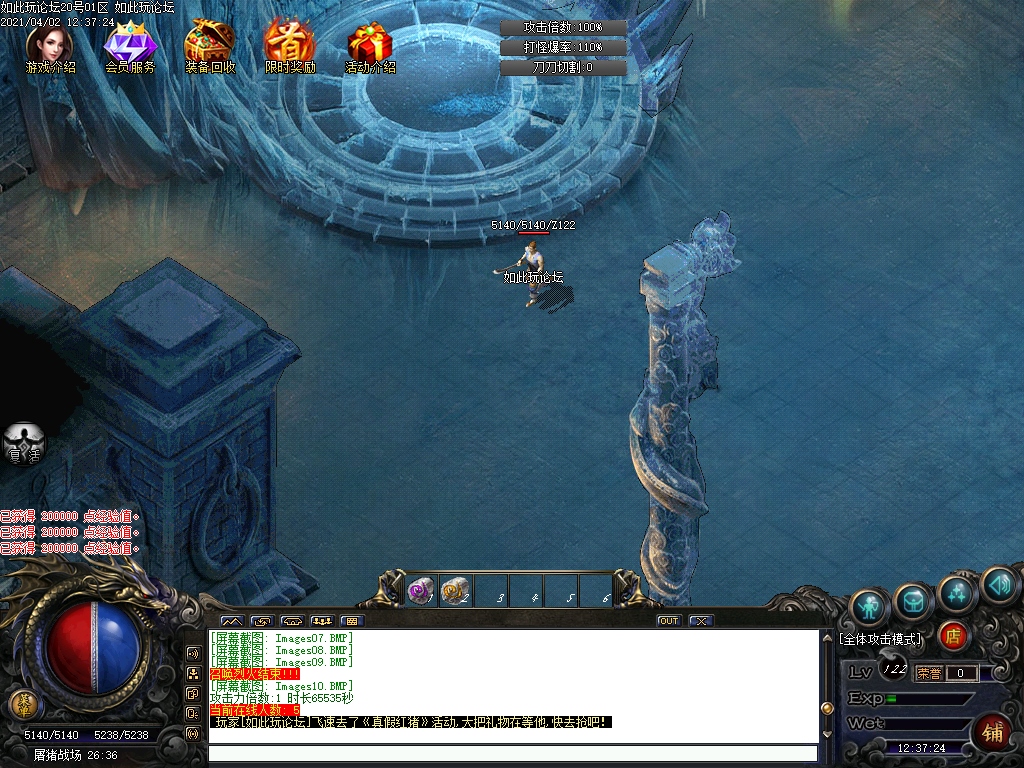
Task: Close the game with the X button
Action: coord(701,621)
